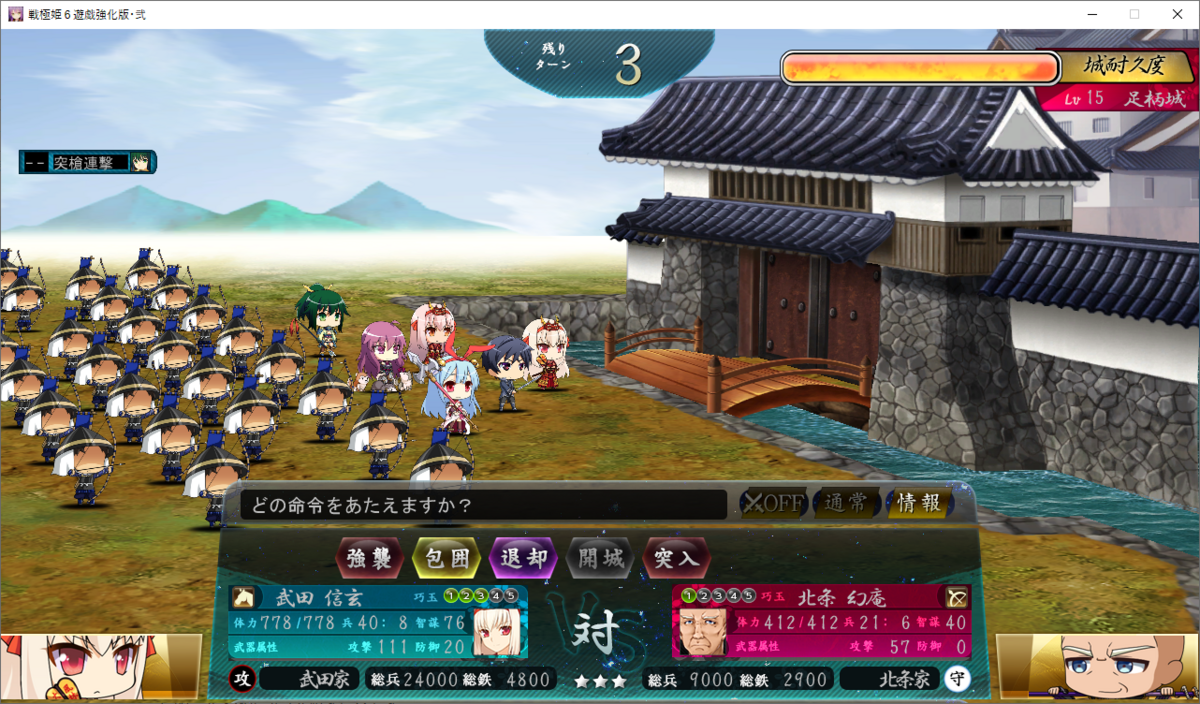Order a retreat with 退却
Image resolution: width=1200 pixels, height=704 pixels.
click(523, 558)
